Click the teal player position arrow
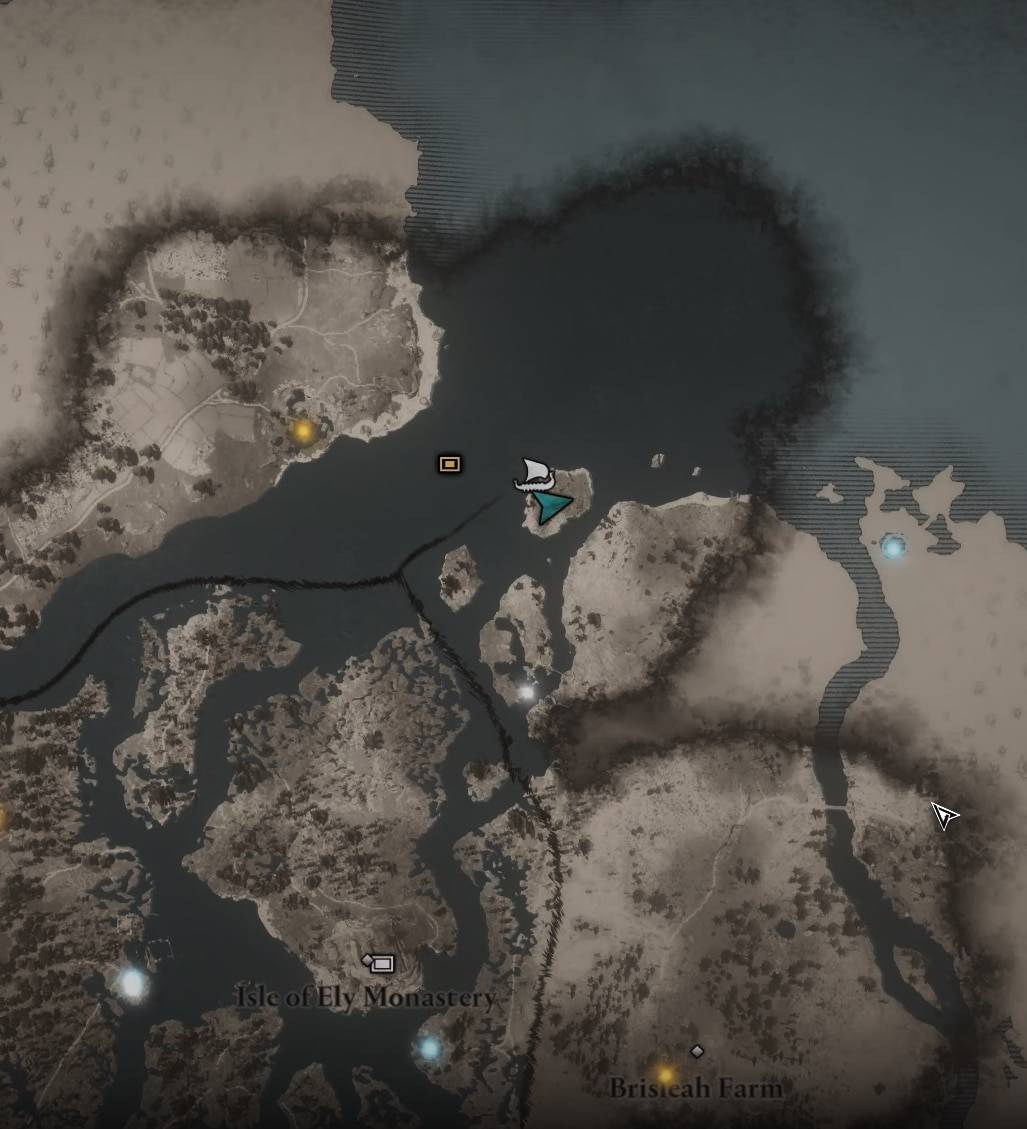Viewport: 1027px width, 1129px height. click(x=550, y=506)
